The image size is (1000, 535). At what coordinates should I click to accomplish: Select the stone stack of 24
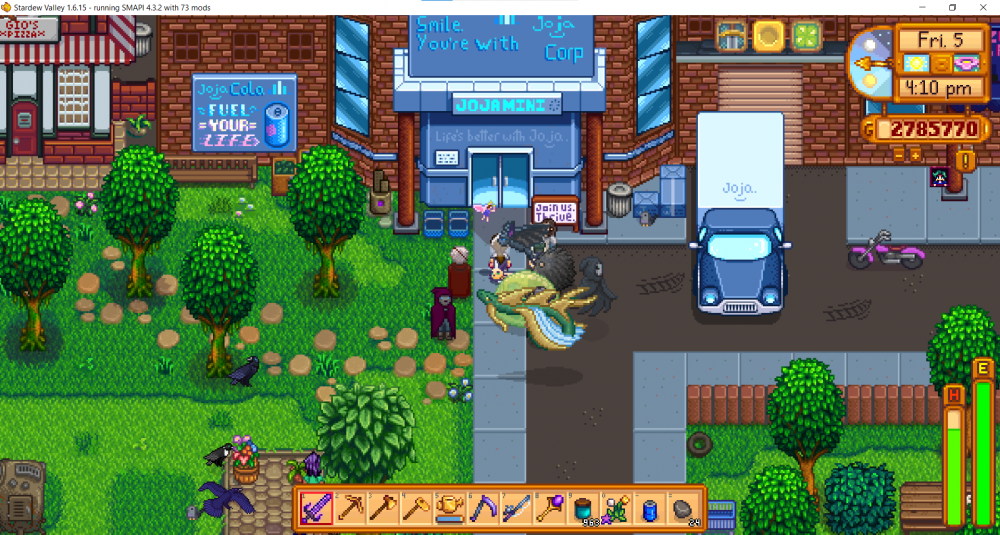click(x=684, y=508)
